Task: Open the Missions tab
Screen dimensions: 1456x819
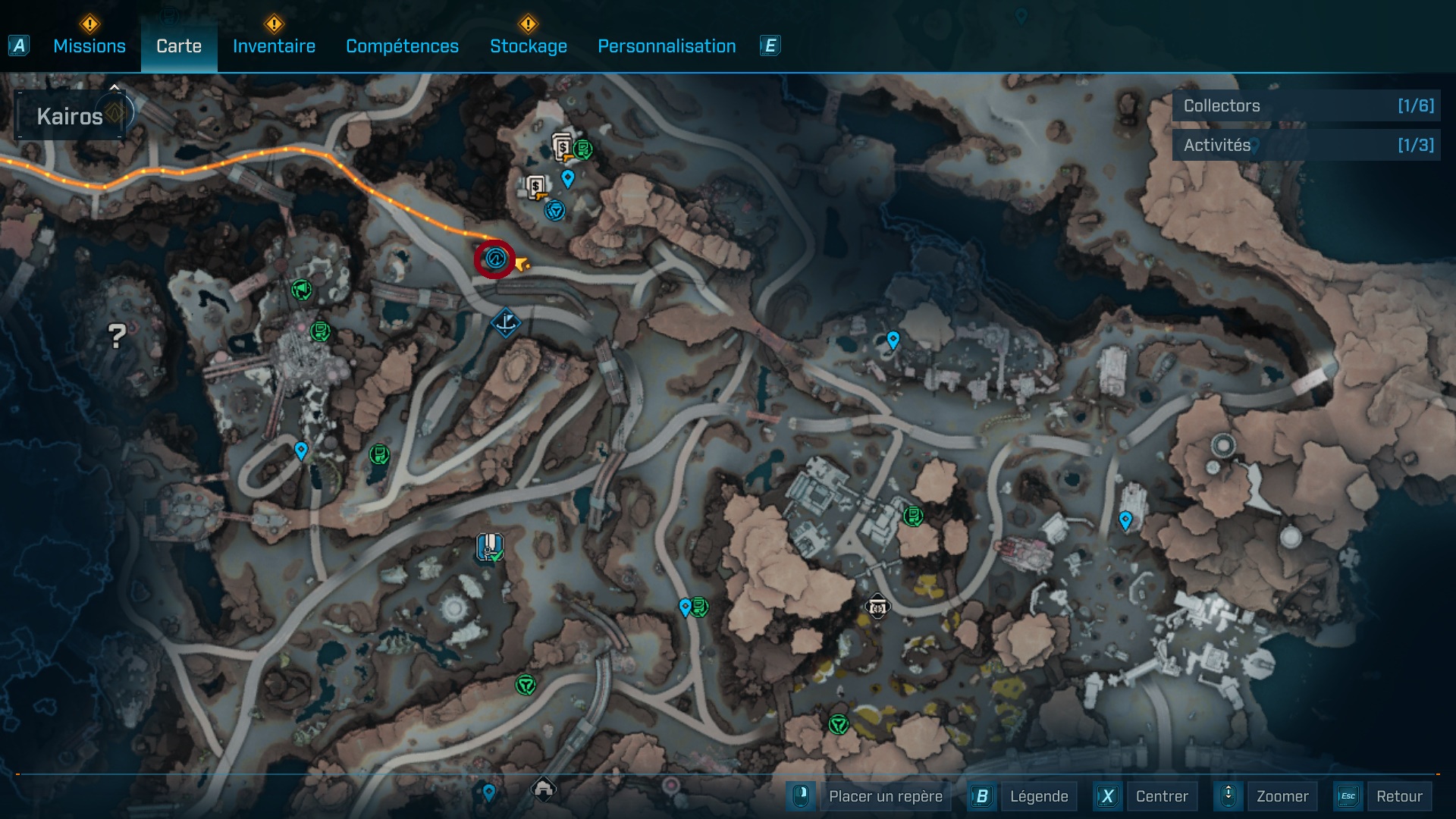Action: [x=89, y=46]
